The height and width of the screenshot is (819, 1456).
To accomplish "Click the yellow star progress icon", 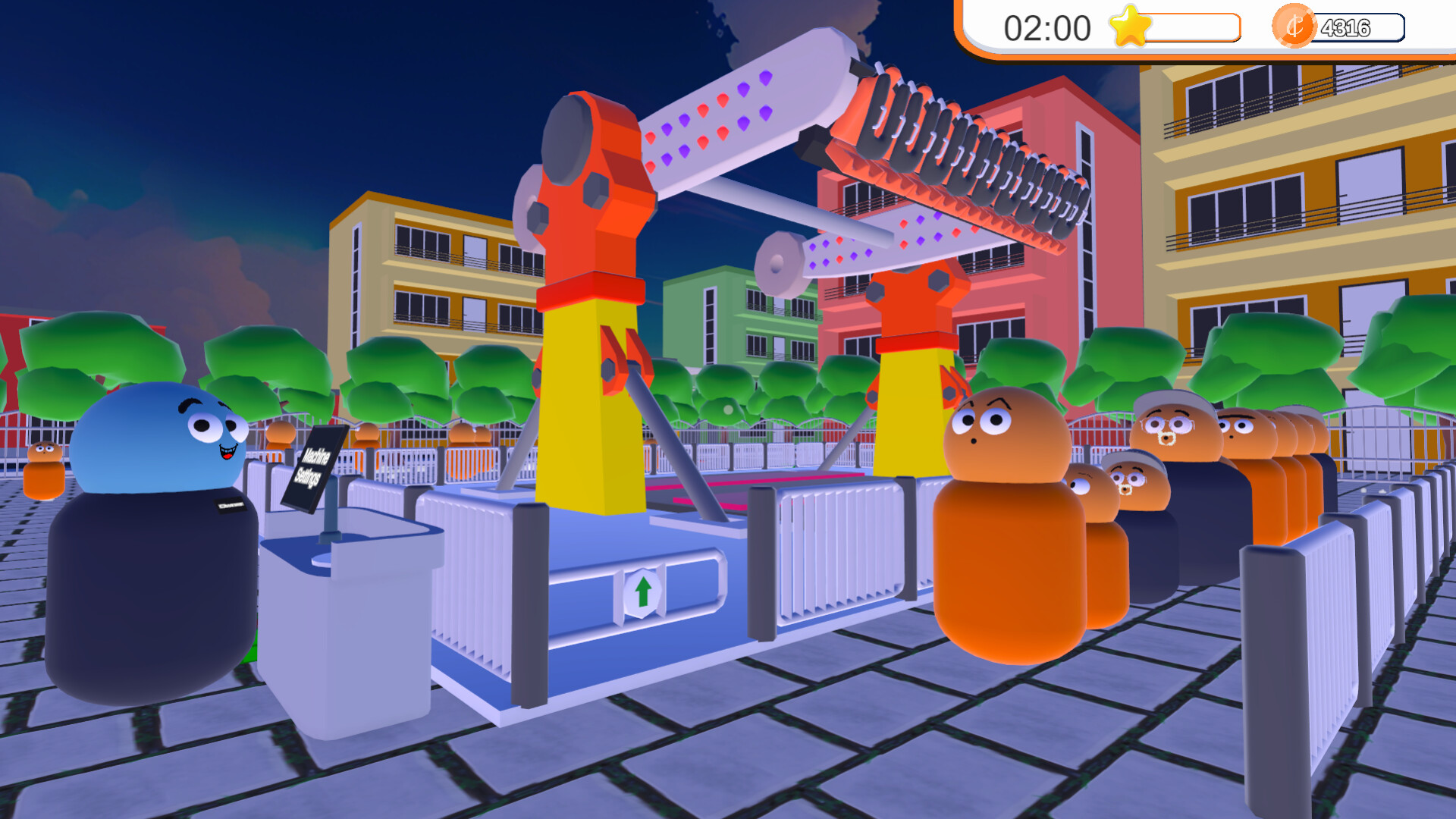I will (1129, 27).
